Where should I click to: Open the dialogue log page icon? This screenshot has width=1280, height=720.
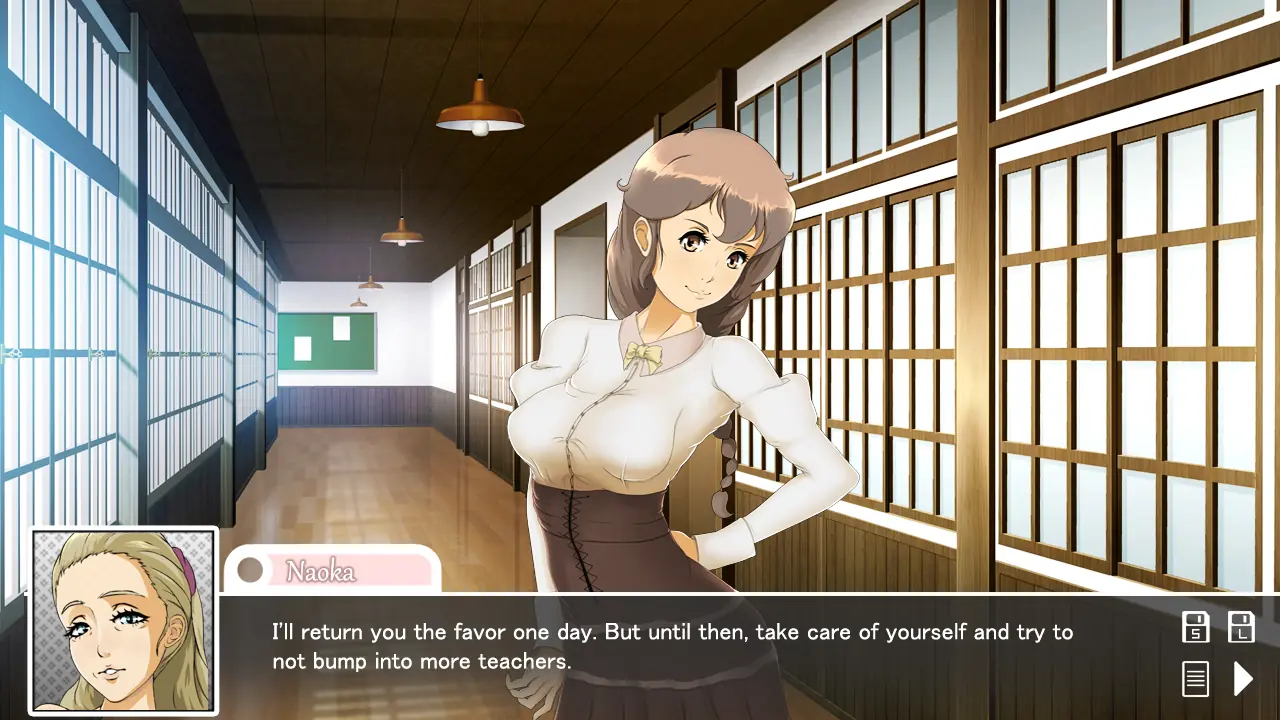click(1195, 679)
